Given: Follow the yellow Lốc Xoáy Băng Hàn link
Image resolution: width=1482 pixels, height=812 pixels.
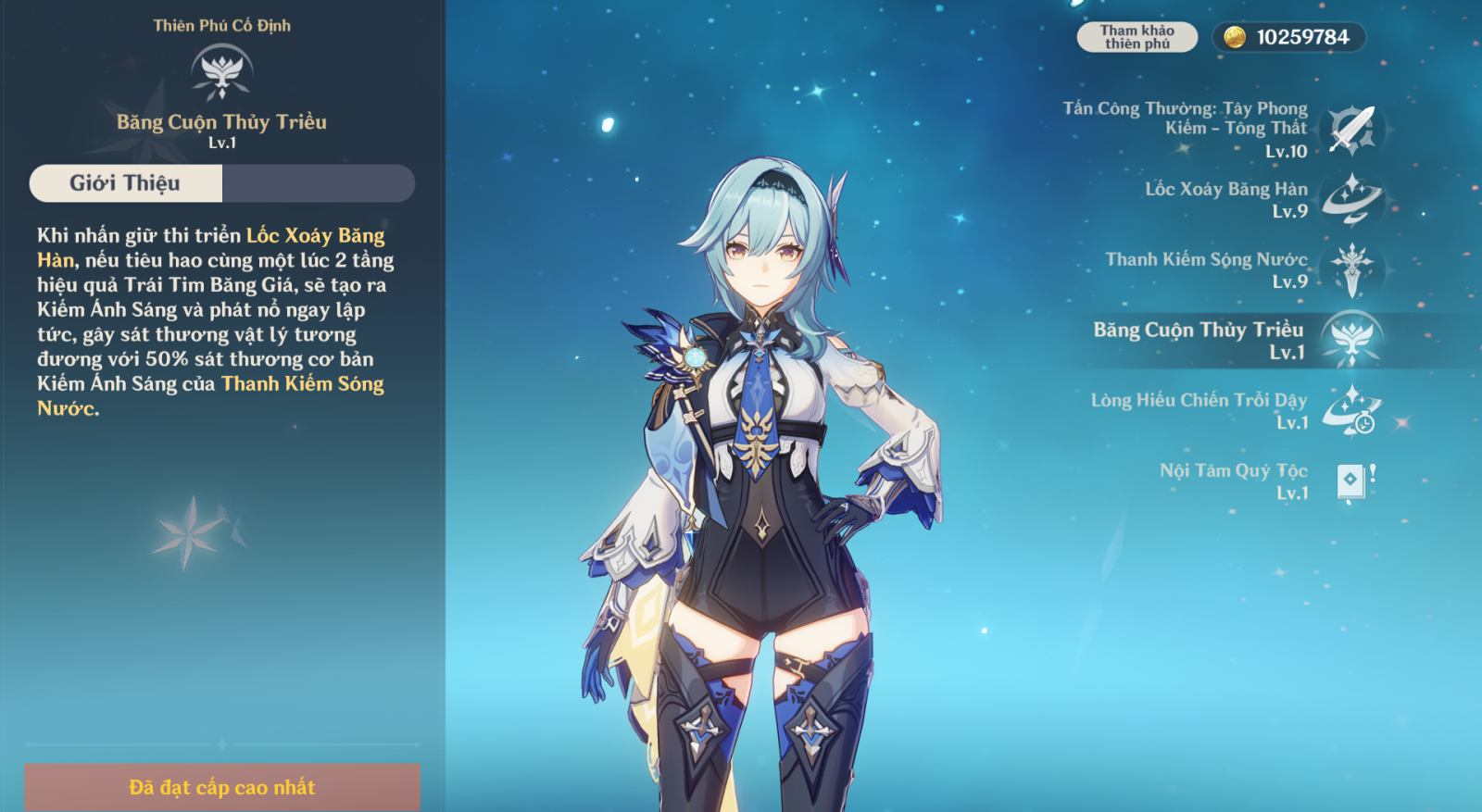Looking at the screenshot, I should click(x=315, y=236).
